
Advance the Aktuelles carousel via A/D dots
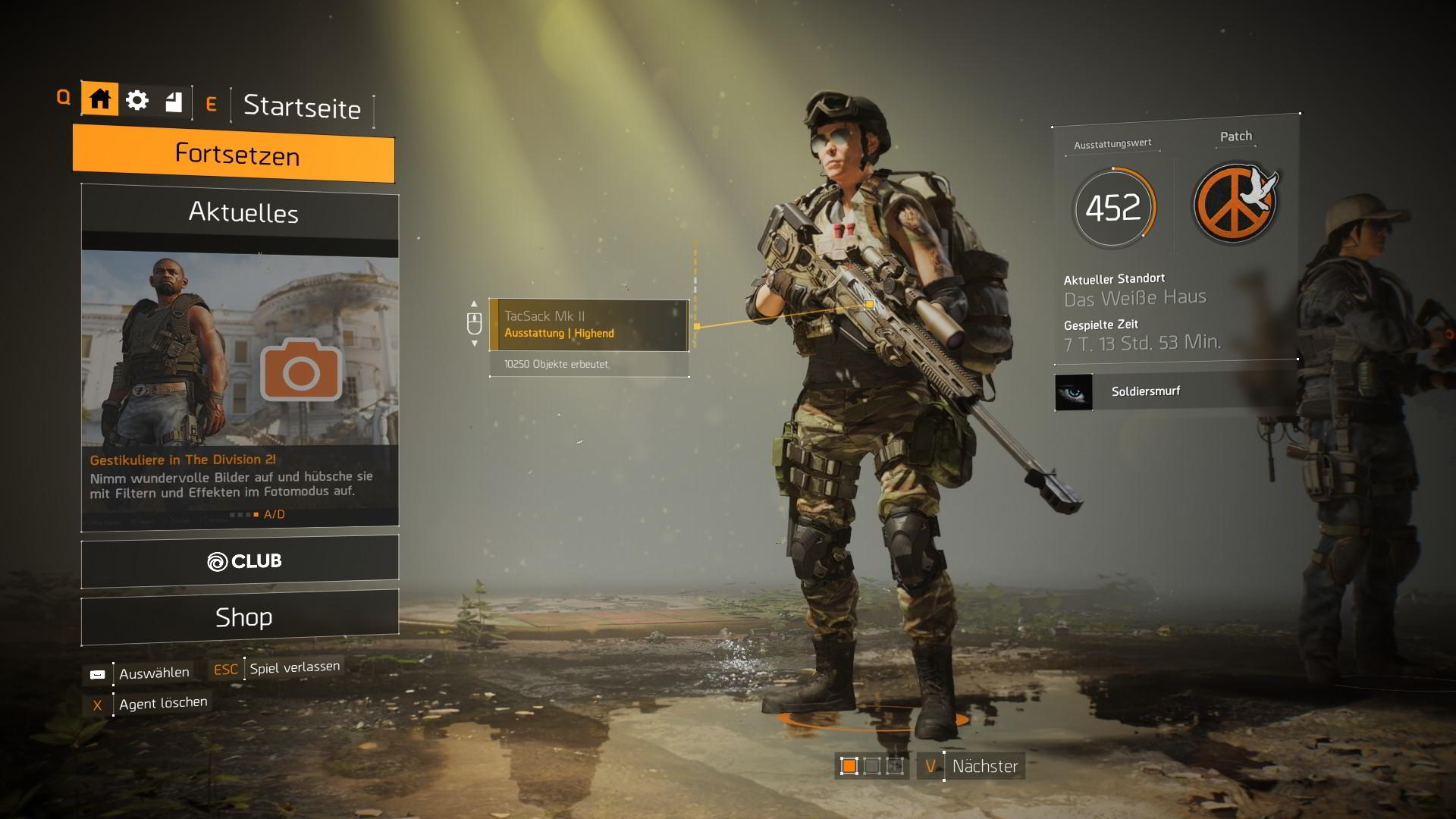[x=254, y=514]
